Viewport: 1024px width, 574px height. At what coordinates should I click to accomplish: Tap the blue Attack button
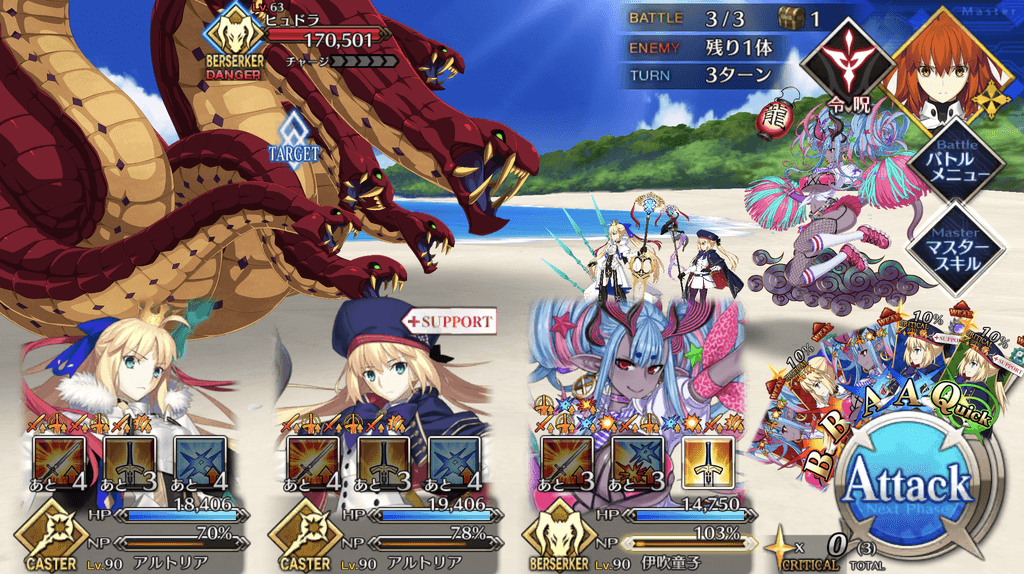coord(908,488)
